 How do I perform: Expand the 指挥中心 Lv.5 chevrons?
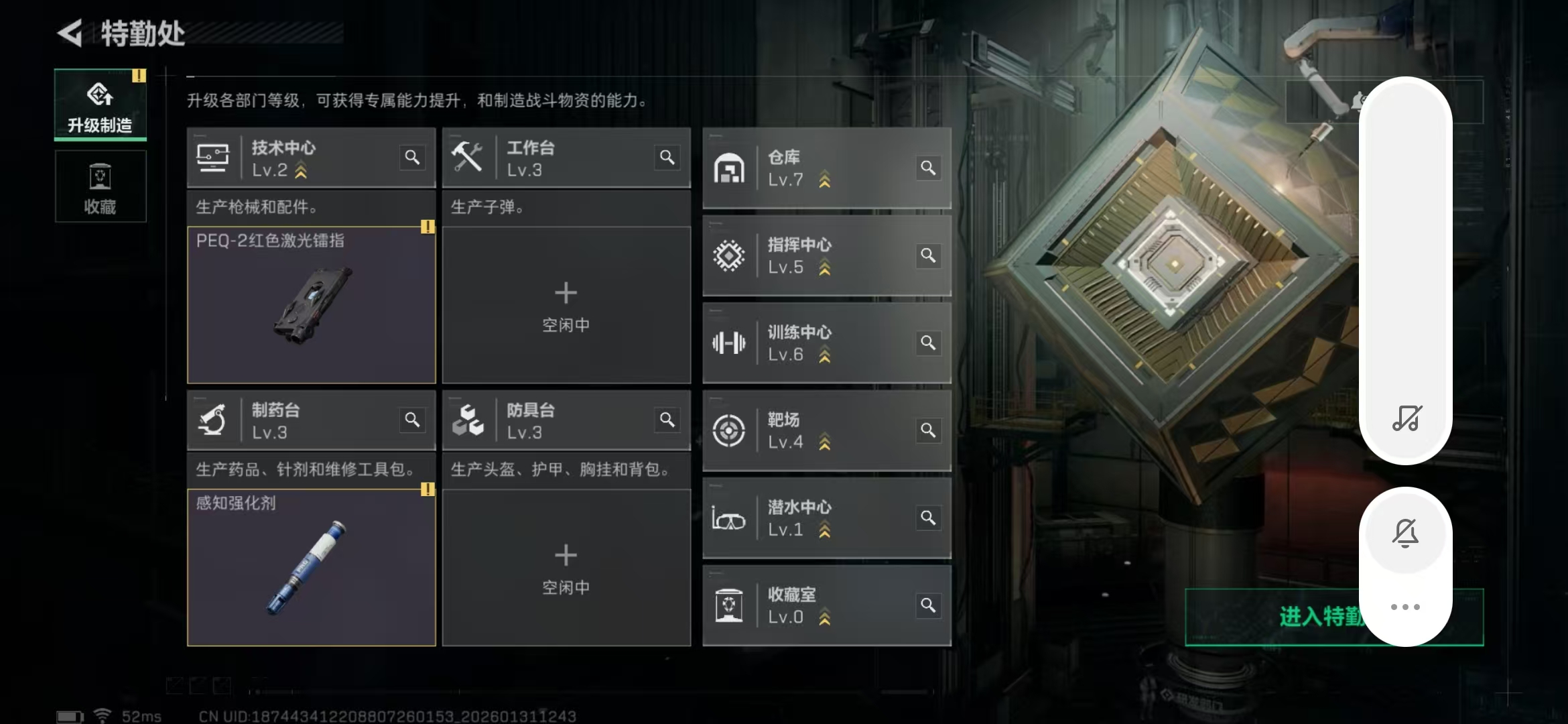coord(826,267)
